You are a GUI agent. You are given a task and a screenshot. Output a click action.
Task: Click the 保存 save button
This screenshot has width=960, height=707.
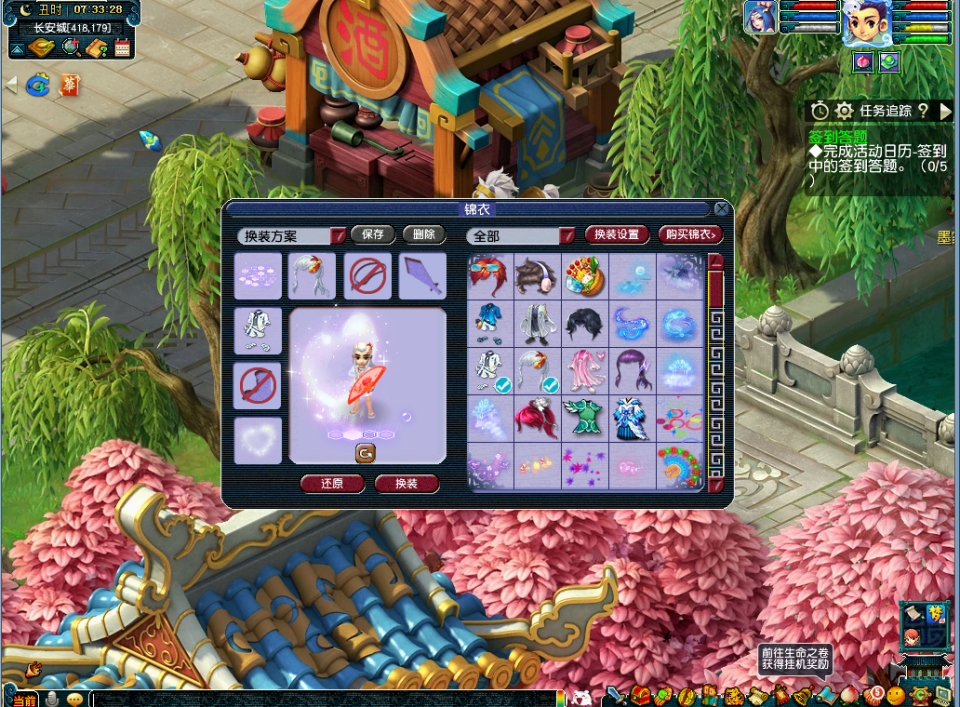(373, 235)
